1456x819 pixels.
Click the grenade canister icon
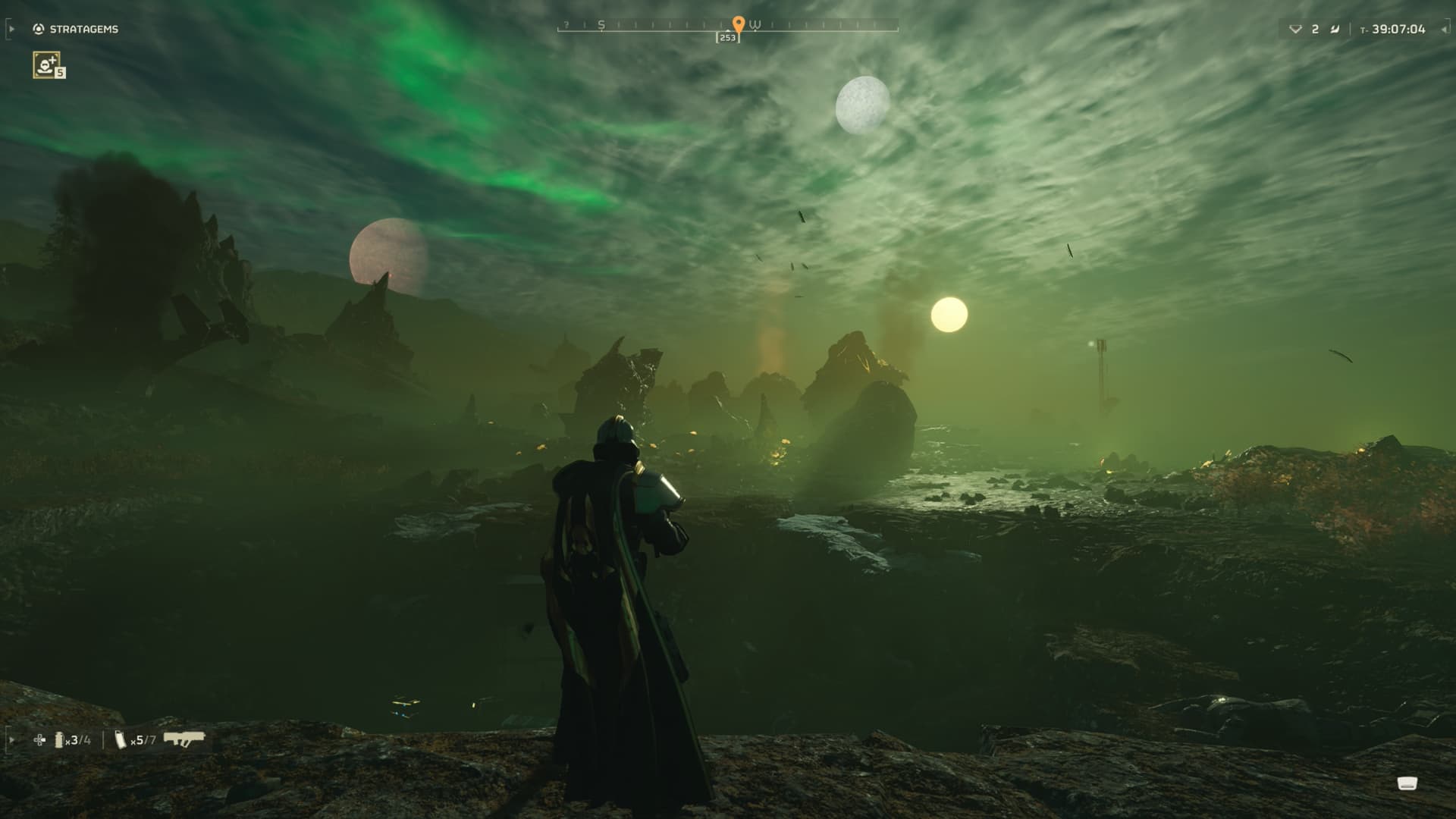(x=59, y=739)
